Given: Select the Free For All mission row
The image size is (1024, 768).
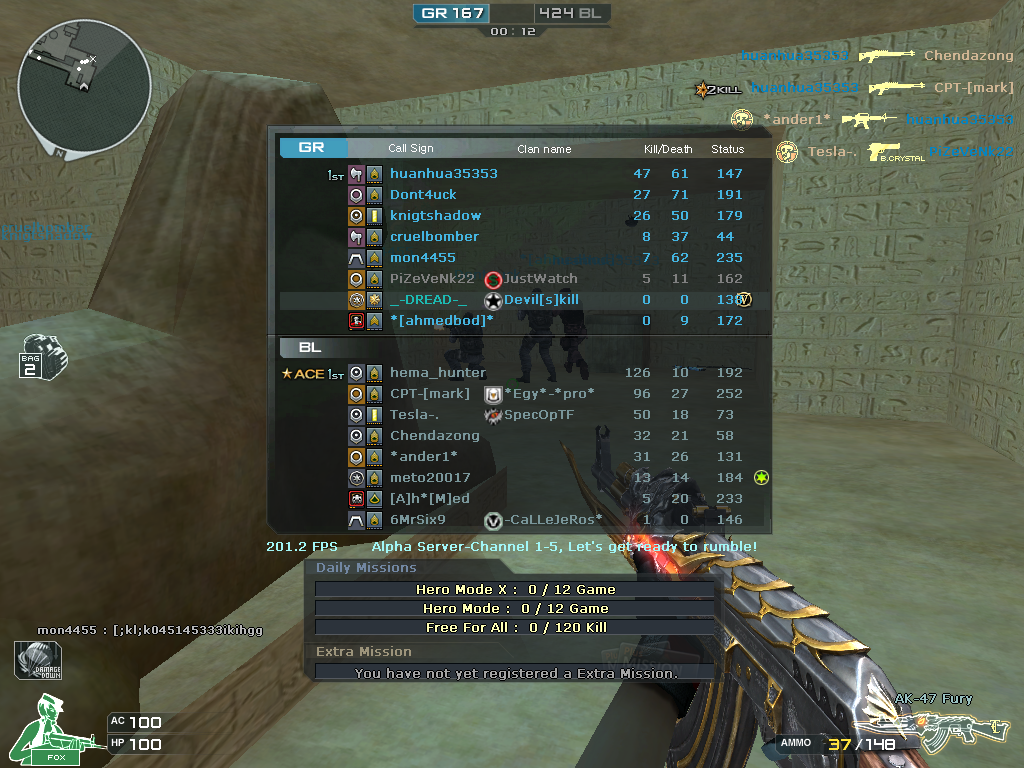Looking at the screenshot, I should (x=515, y=627).
